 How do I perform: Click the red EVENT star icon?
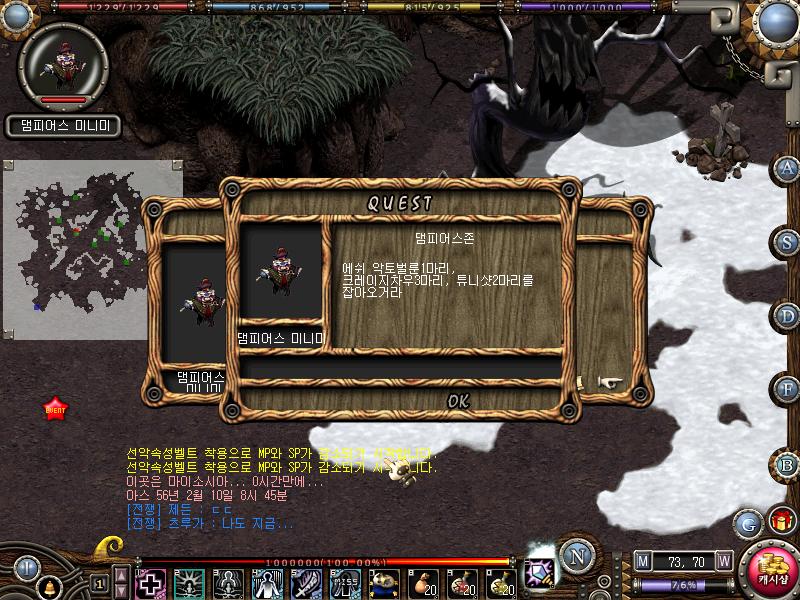[55, 409]
